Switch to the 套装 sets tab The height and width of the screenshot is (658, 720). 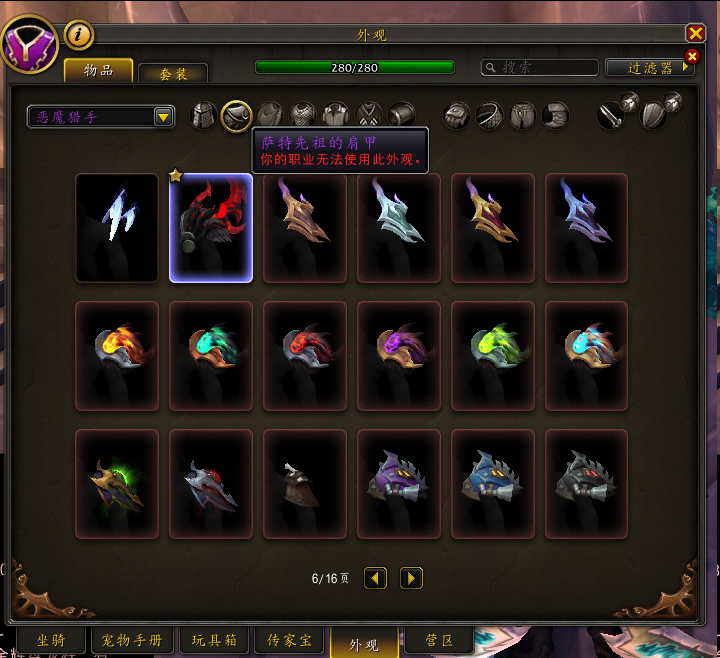click(173, 74)
